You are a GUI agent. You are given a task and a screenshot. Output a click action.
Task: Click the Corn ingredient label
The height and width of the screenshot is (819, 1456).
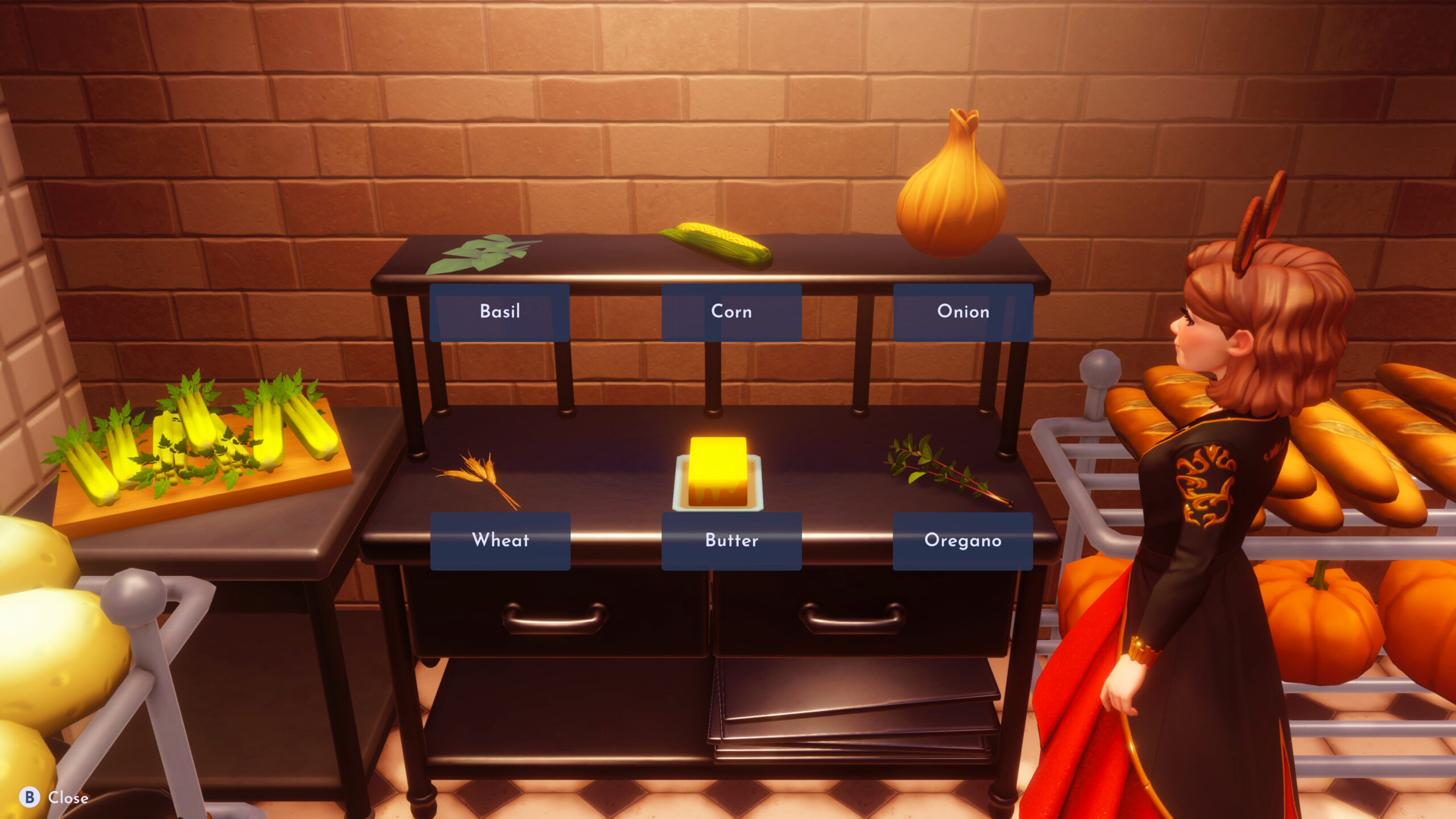pyautogui.click(x=731, y=311)
